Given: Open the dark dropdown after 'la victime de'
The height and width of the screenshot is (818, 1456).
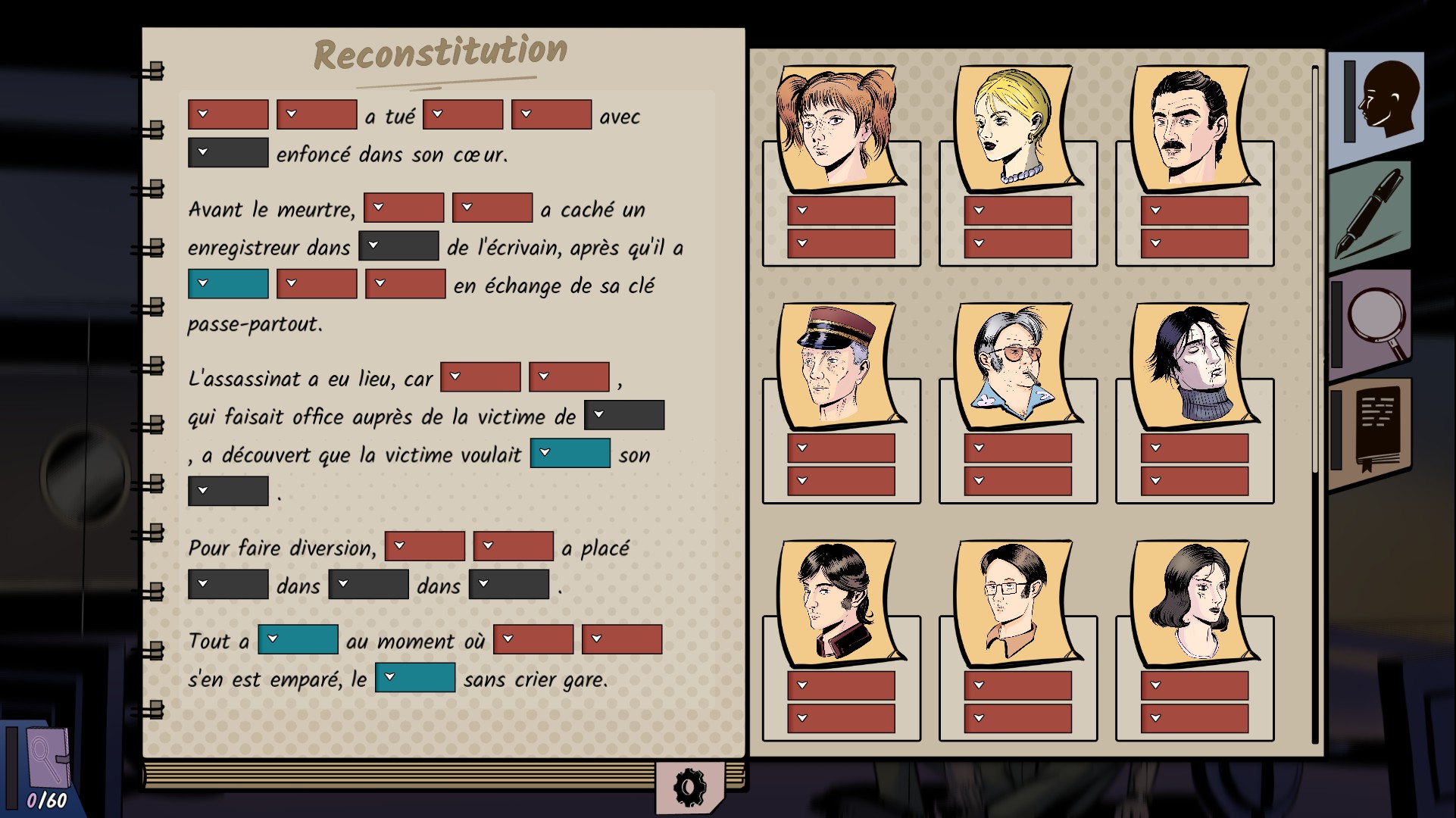Looking at the screenshot, I should (624, 415).
